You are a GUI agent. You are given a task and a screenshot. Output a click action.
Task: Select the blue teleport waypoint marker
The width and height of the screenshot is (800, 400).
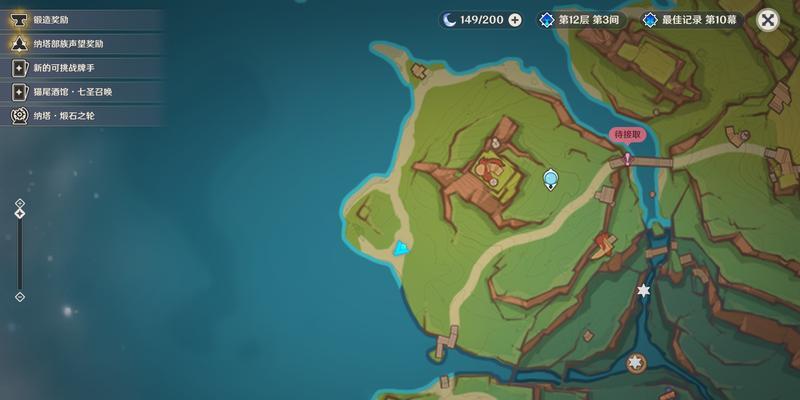pyautogui.click(x=550, y=179)
